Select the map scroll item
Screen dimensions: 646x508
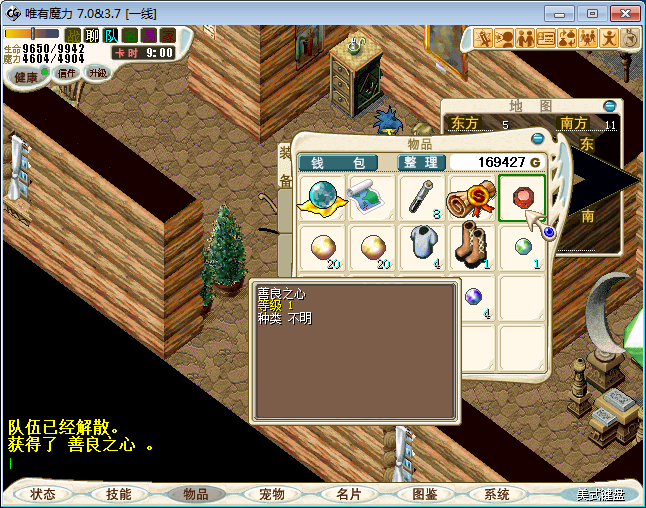click(371, 196)
